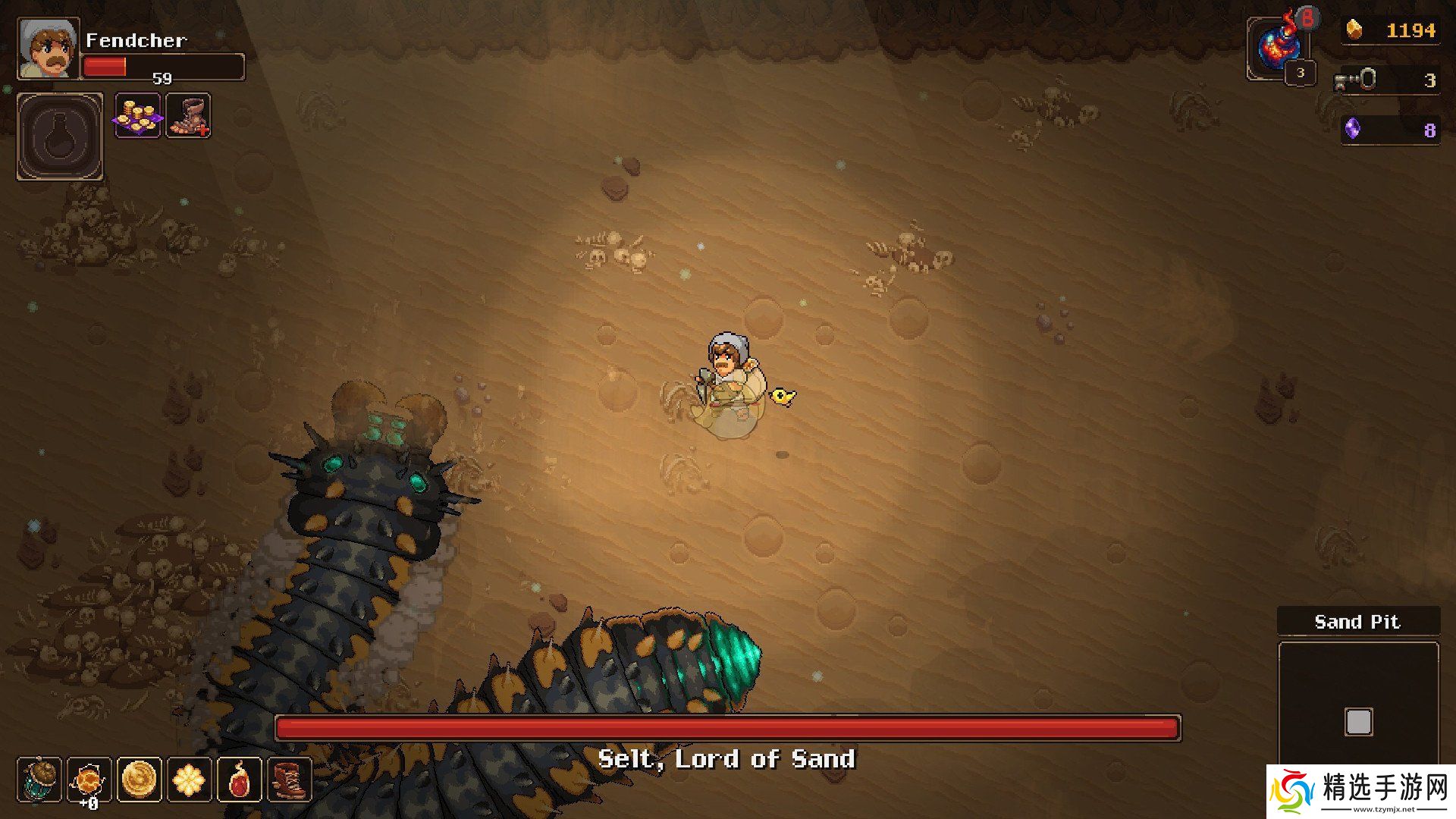Select the golden spiral coin relic
This screenshot has width=1456, height=819.
[140, 779]
